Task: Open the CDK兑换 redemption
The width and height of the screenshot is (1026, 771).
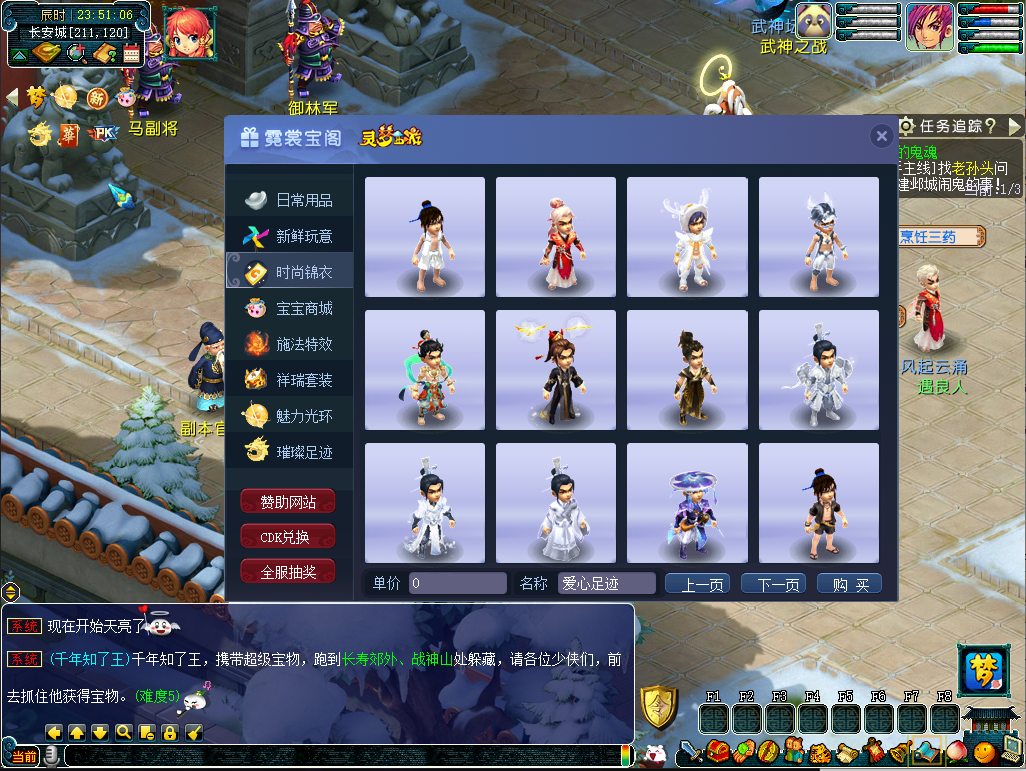Action: pos(288,537)
